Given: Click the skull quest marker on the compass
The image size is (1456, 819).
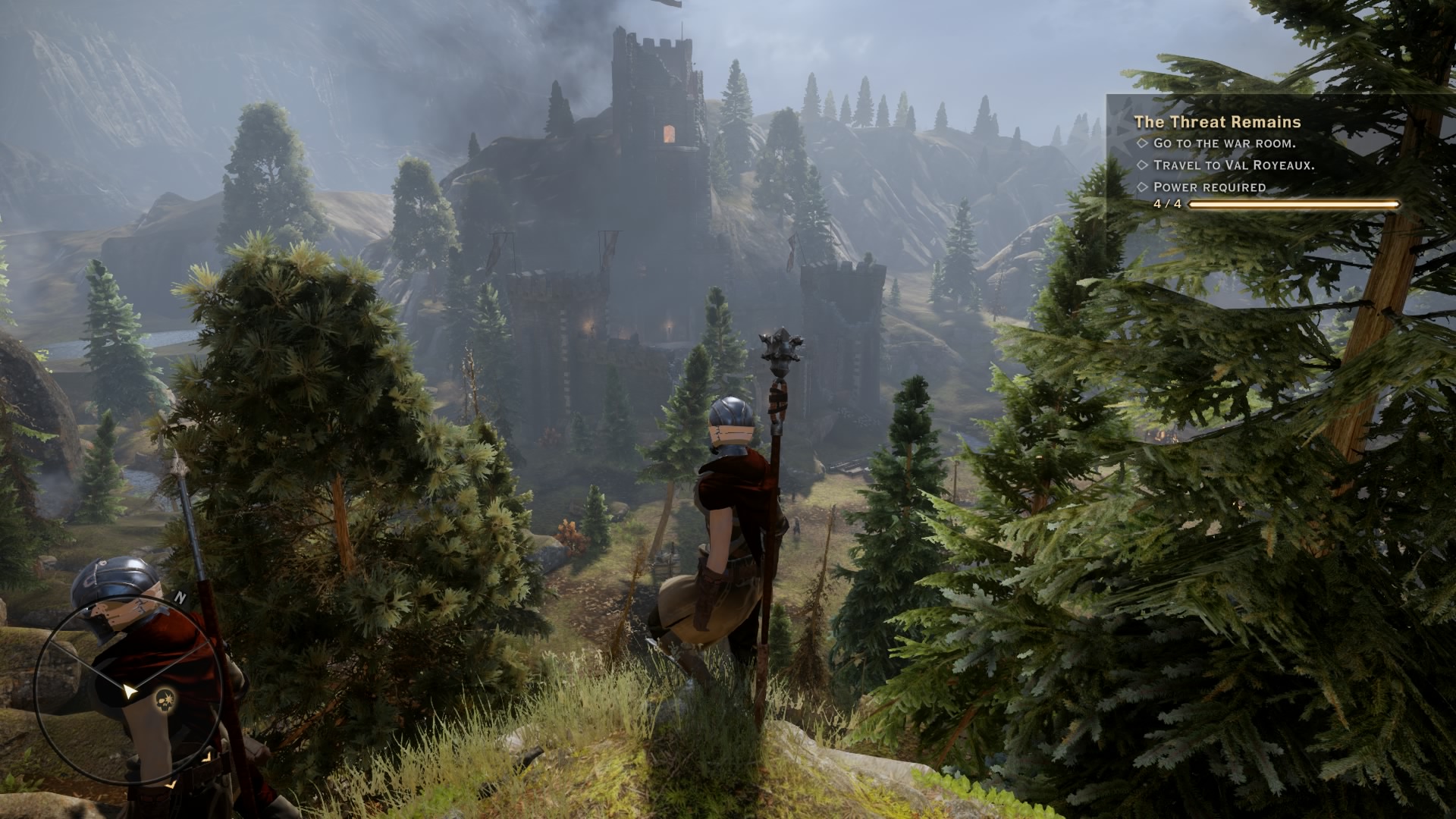Looking at the screenshot, I should point(165,700).
